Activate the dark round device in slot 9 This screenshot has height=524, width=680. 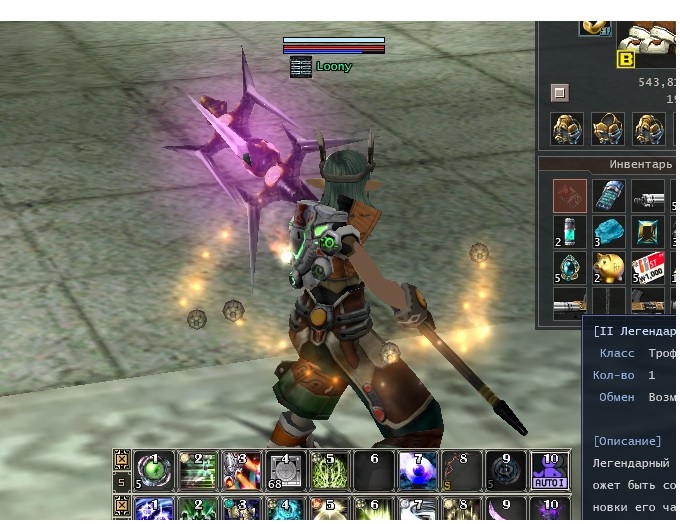coord(506,469)
